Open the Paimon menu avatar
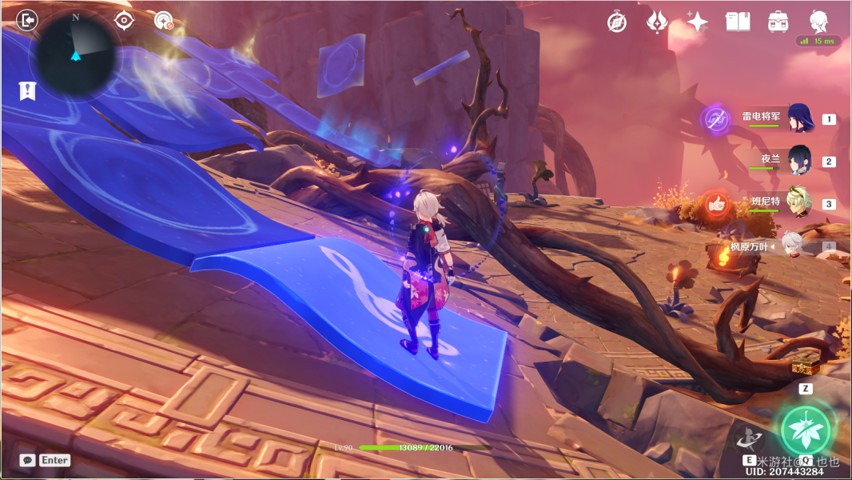Screen dimensions: 852x480 tap(818, 21)
